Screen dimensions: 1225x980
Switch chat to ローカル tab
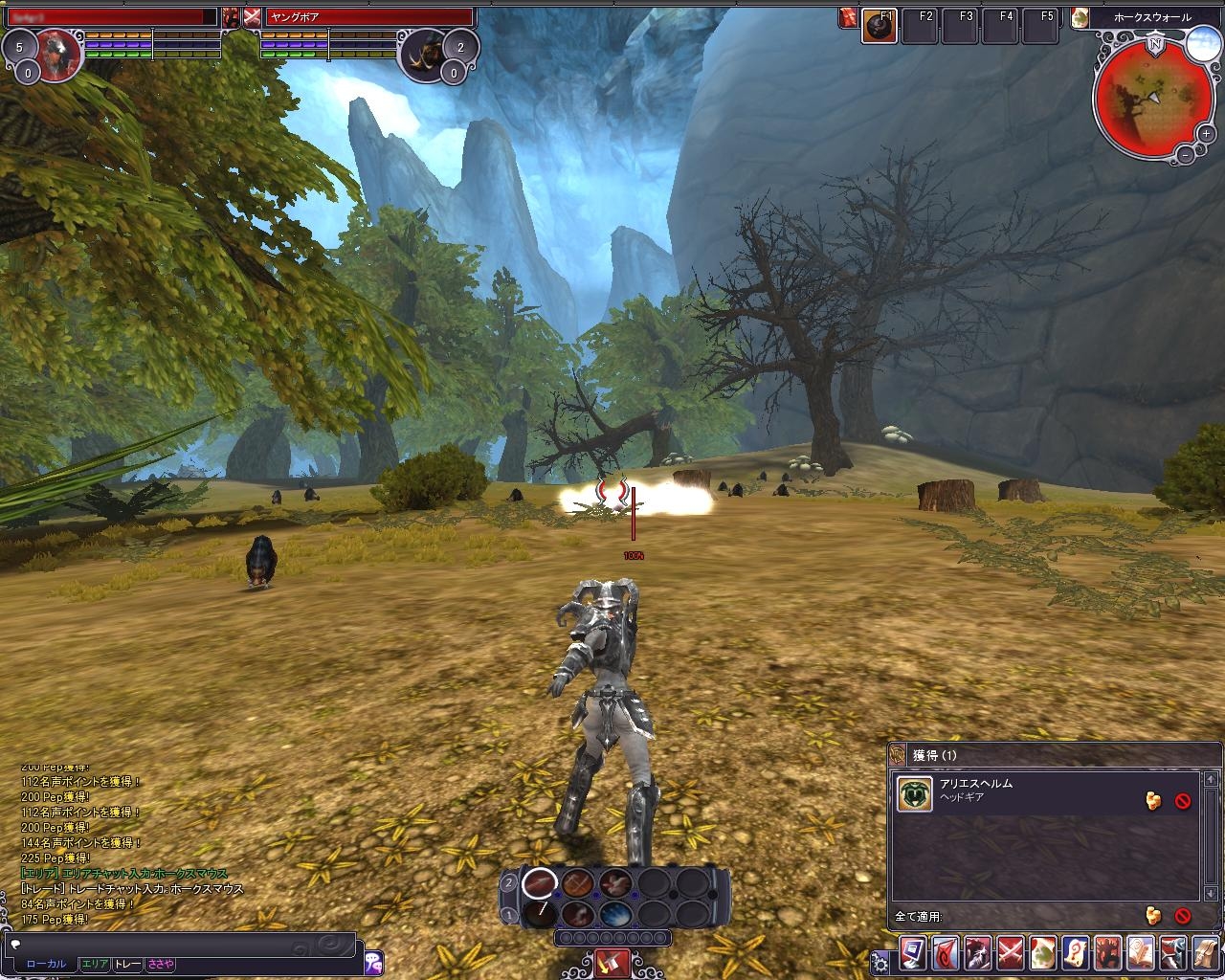pyautogui.click(x=46, y=964)
